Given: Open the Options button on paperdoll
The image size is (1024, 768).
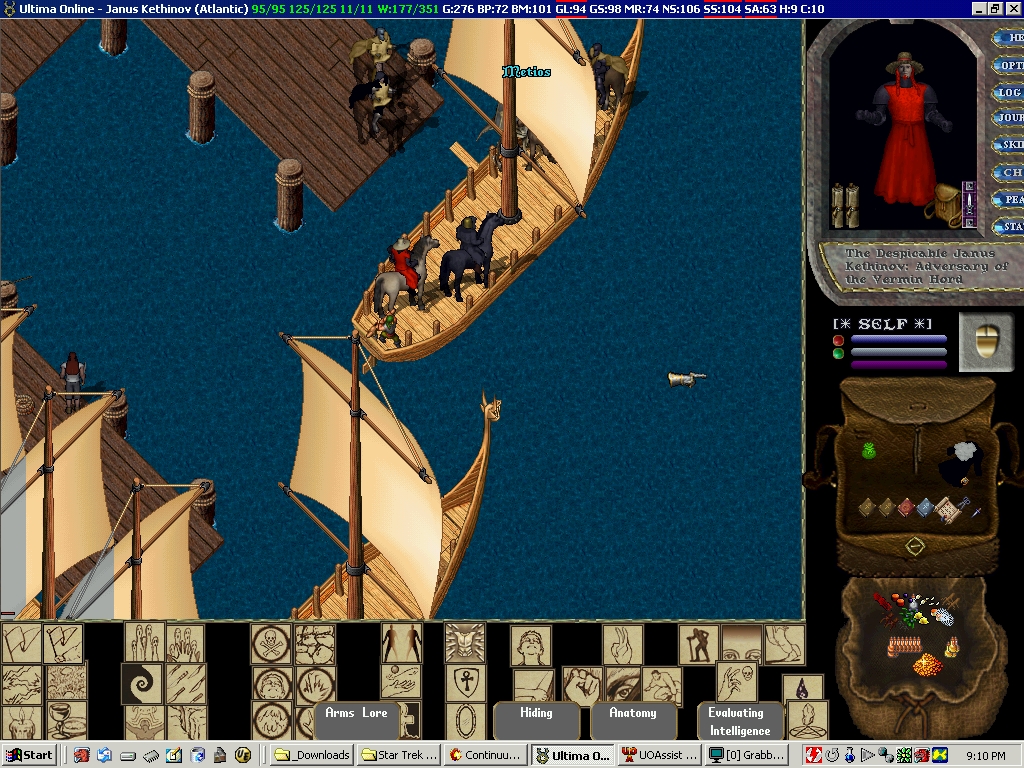Looking at the screenshot, I should (x=1008, y=65).
